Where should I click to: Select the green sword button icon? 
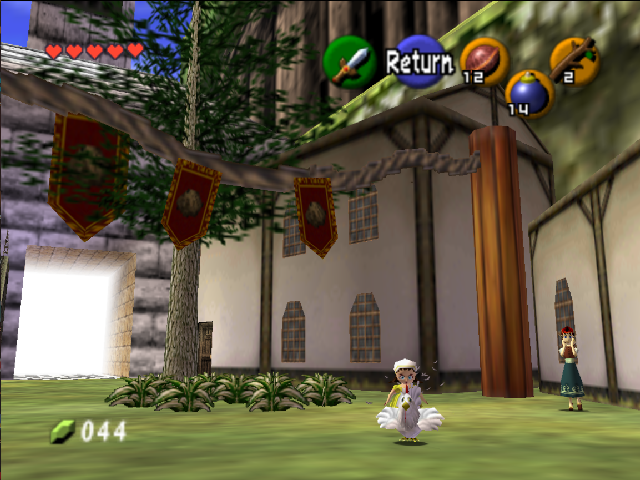[348, 61]
